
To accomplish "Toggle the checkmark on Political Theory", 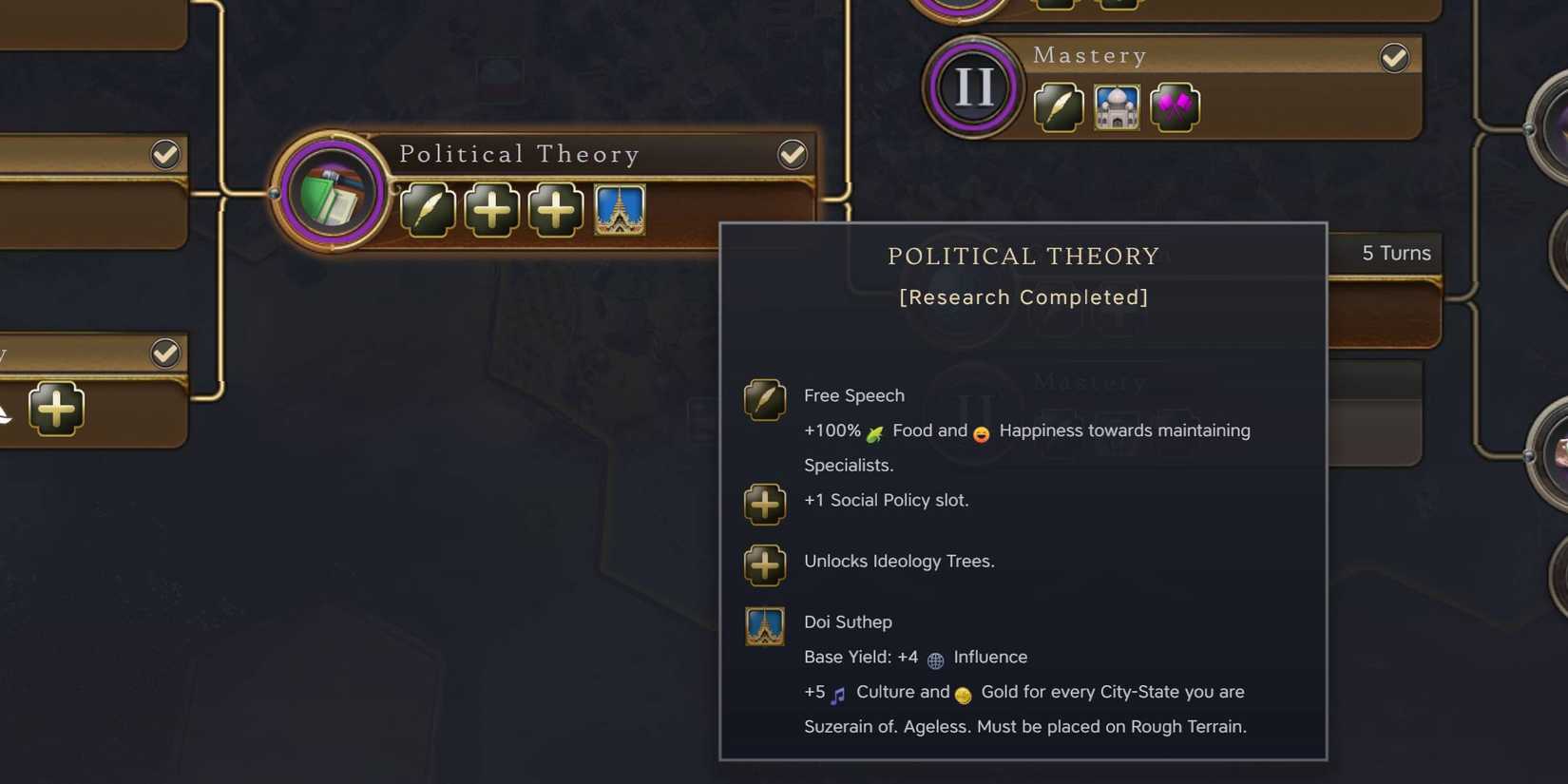I will click(x=793, y=153).
